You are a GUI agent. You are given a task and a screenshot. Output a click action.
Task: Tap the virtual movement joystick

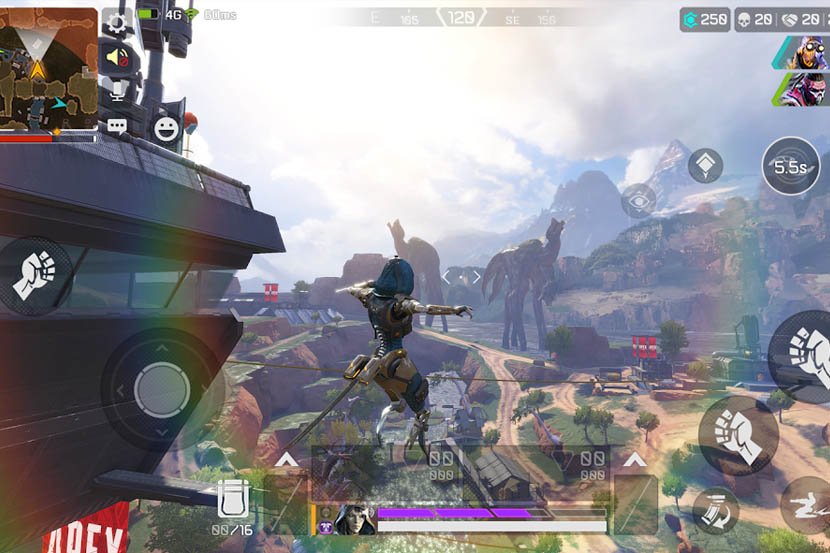[x=161, y=387]
